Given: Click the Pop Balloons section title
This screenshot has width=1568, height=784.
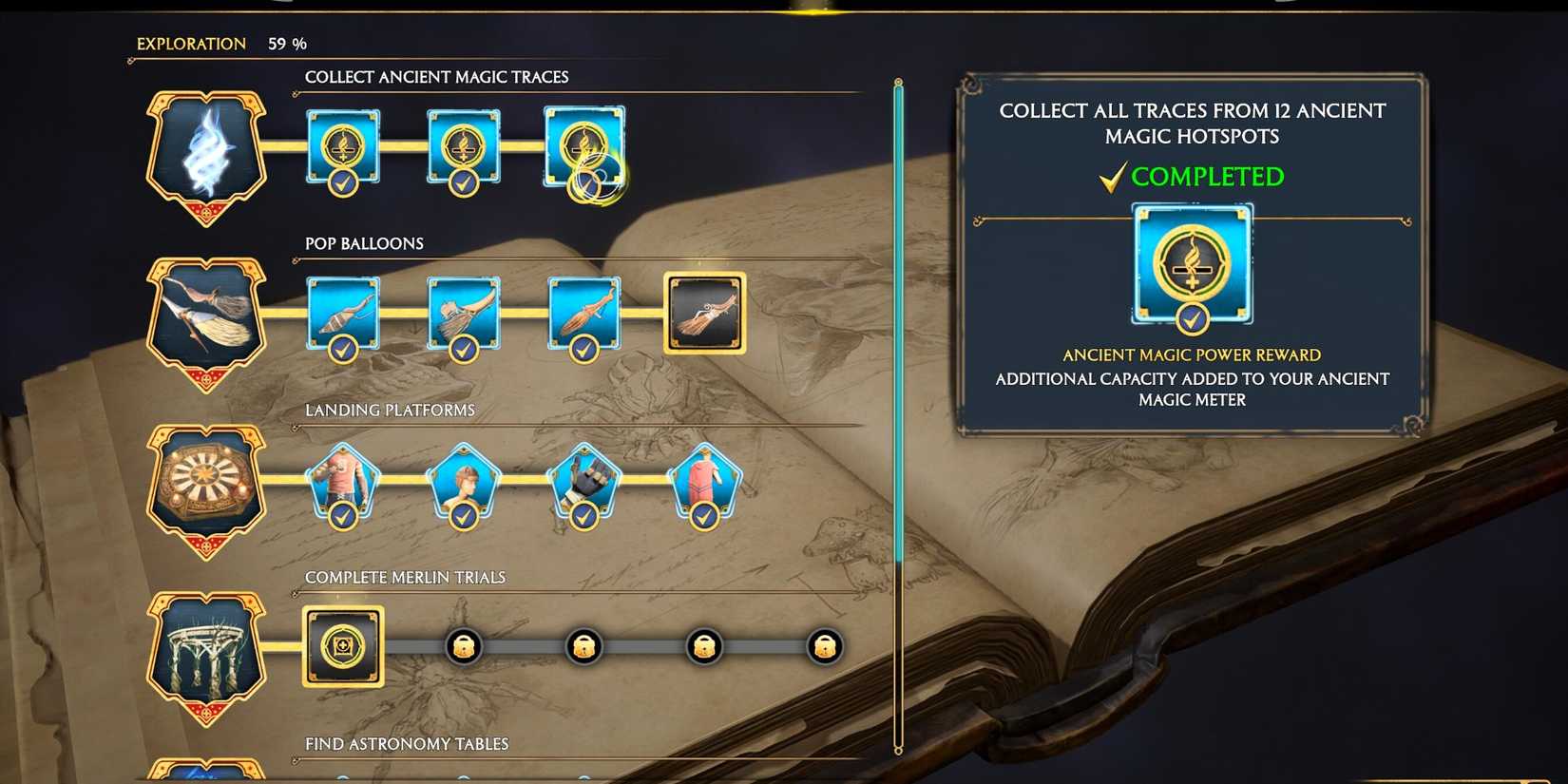Looking at the screenshot, I should 364,243.
